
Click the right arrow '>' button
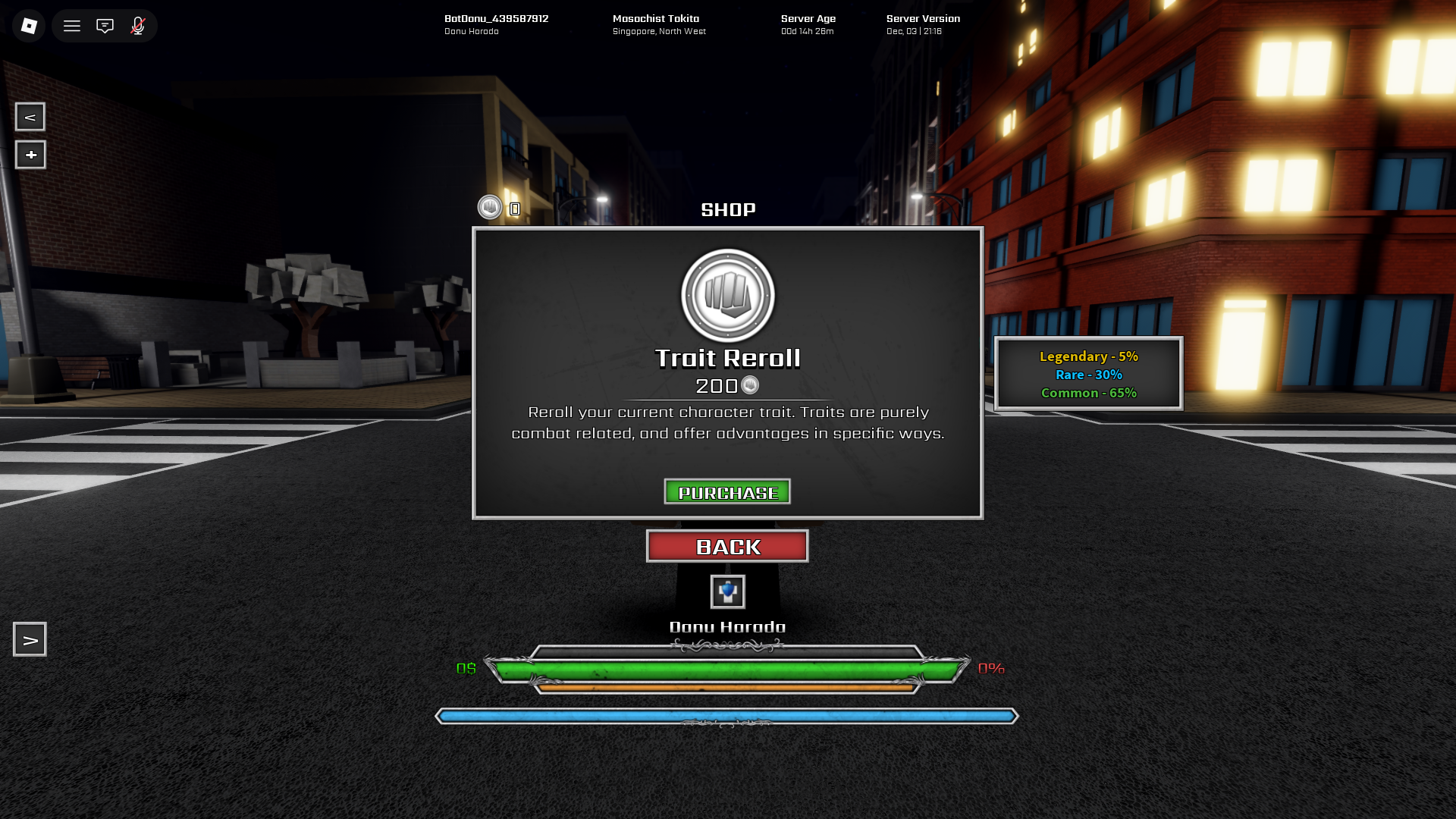[x=30, y=640]
